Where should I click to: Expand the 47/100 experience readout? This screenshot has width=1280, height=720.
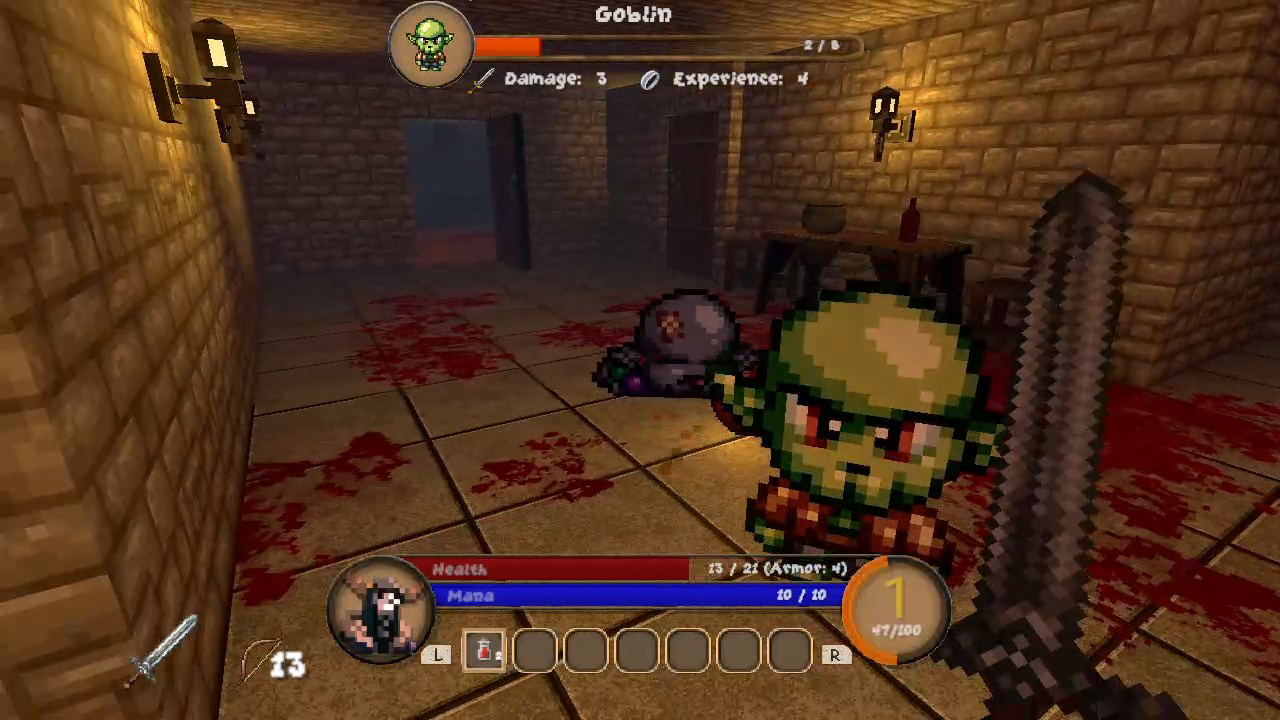[897, 630]
